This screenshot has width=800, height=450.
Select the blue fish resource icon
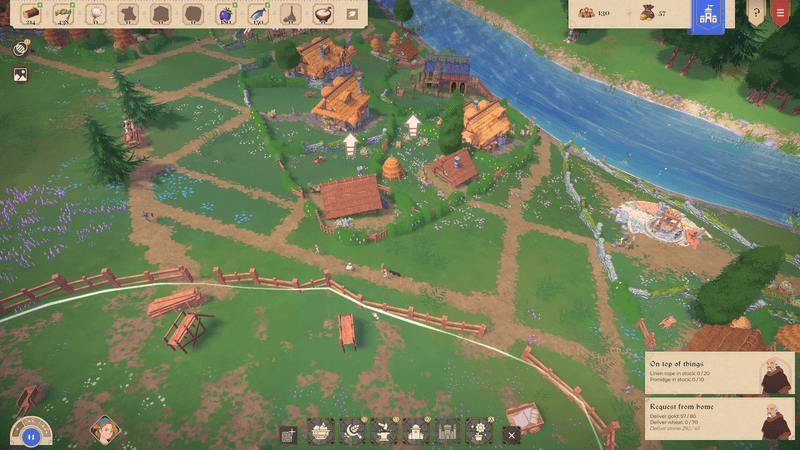(258, 14)
